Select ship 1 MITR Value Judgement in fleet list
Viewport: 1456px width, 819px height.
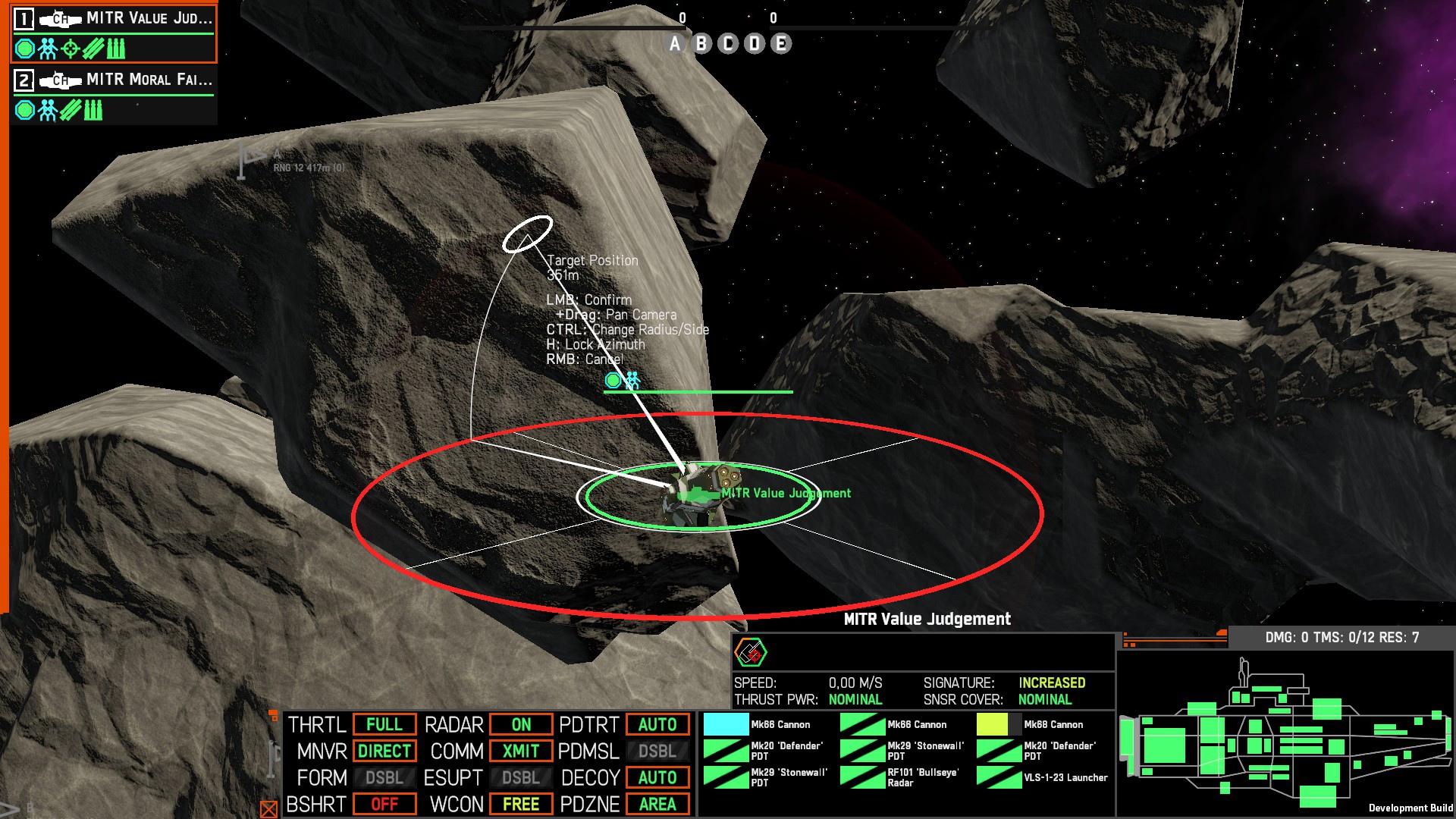[114, 19]
